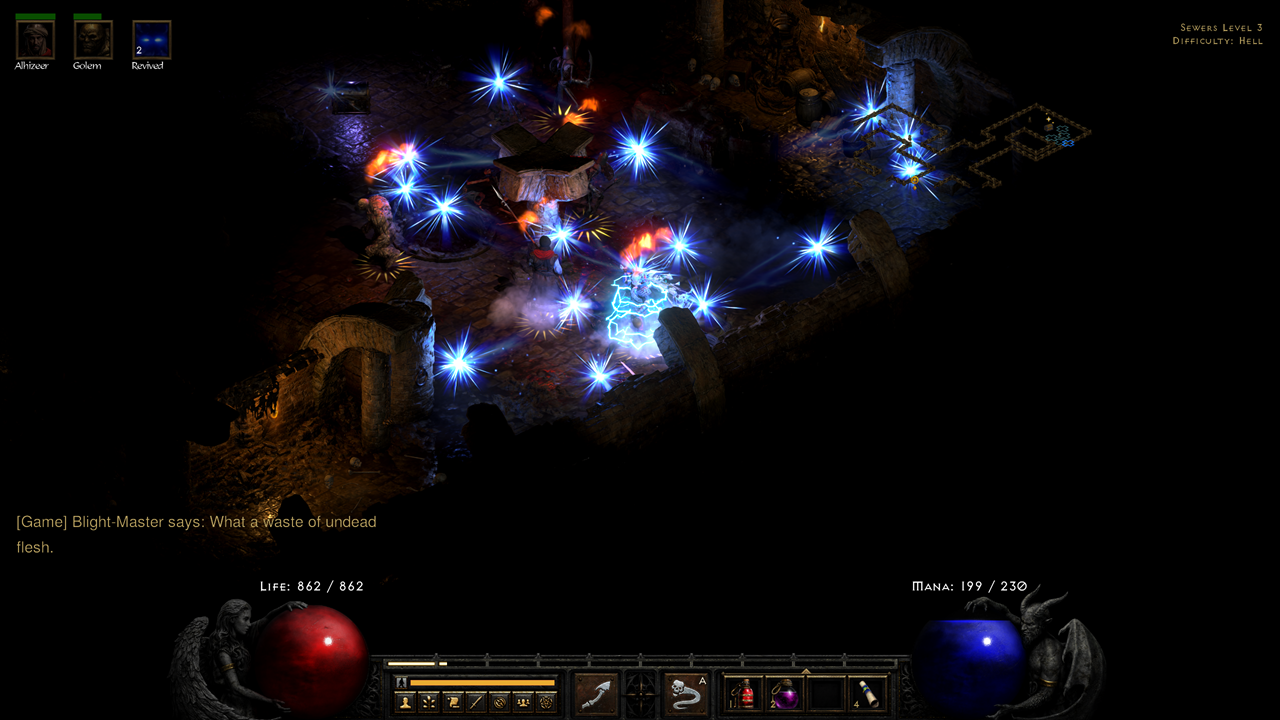The height and width of the screenshot is (720, 1280).
Task: Select the Alhizeer mercenary portrait
Action: 35,40
